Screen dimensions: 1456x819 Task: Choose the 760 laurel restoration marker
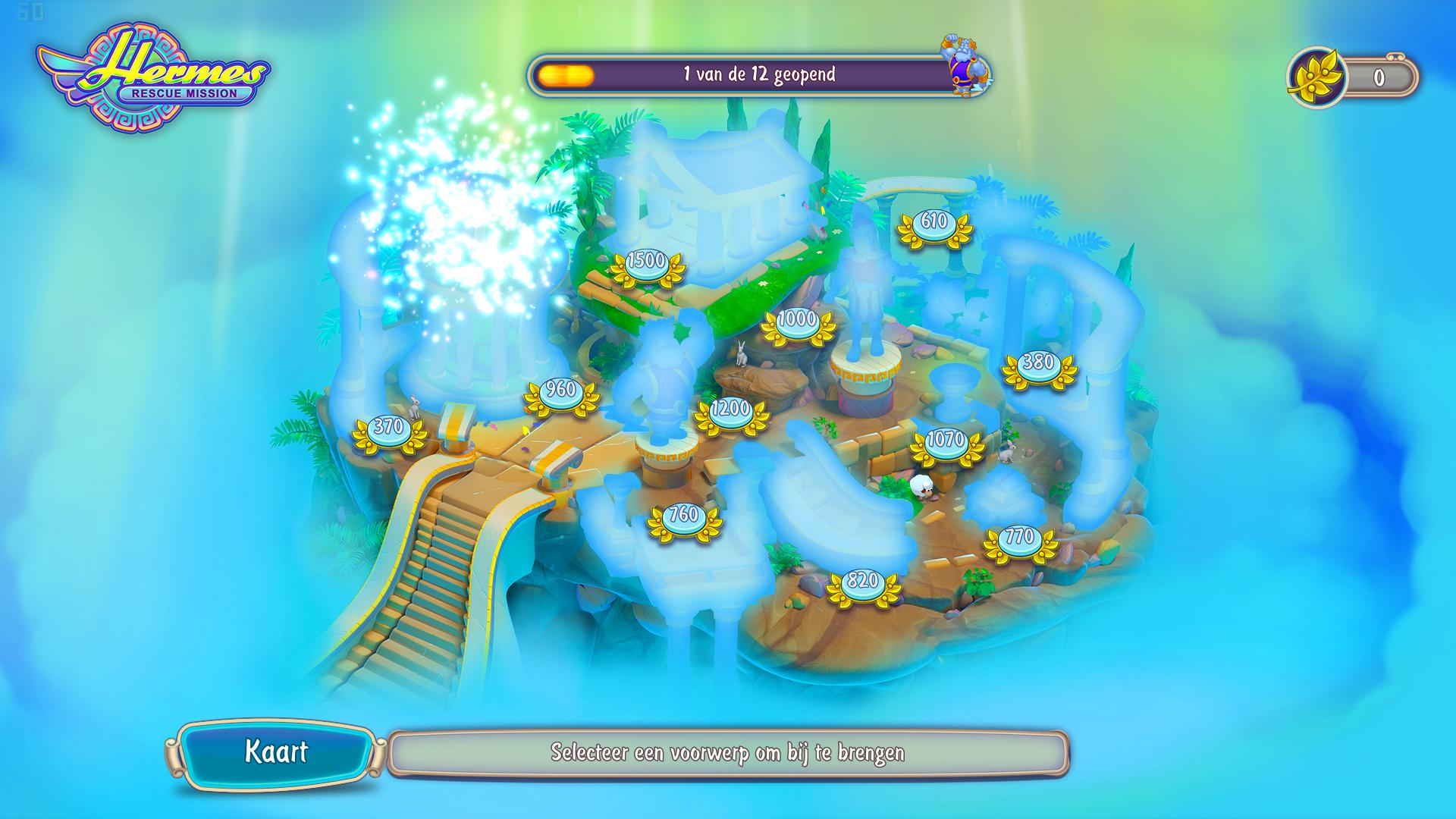point(683,517)
